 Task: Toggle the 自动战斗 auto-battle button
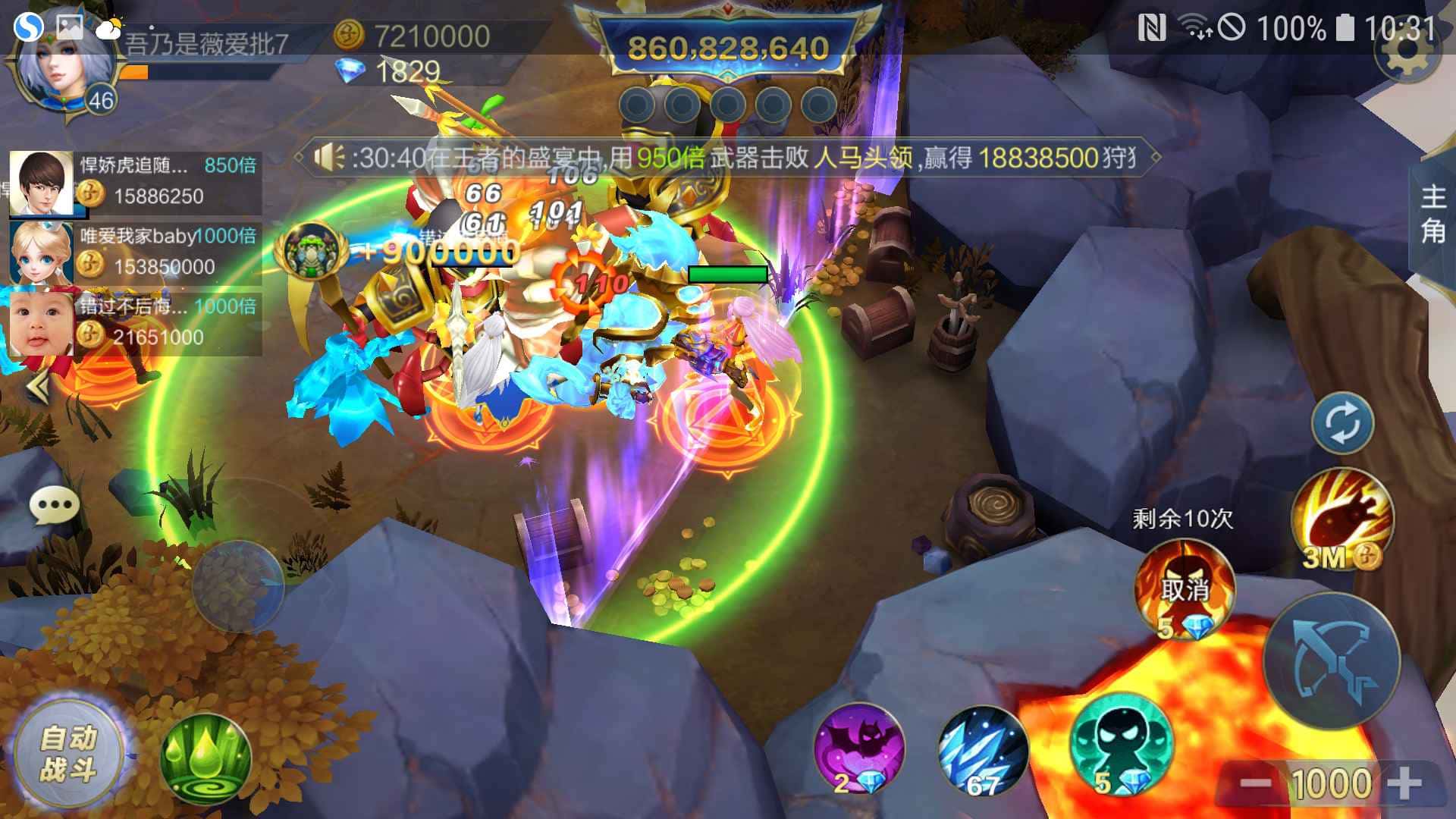coord(69,754)
